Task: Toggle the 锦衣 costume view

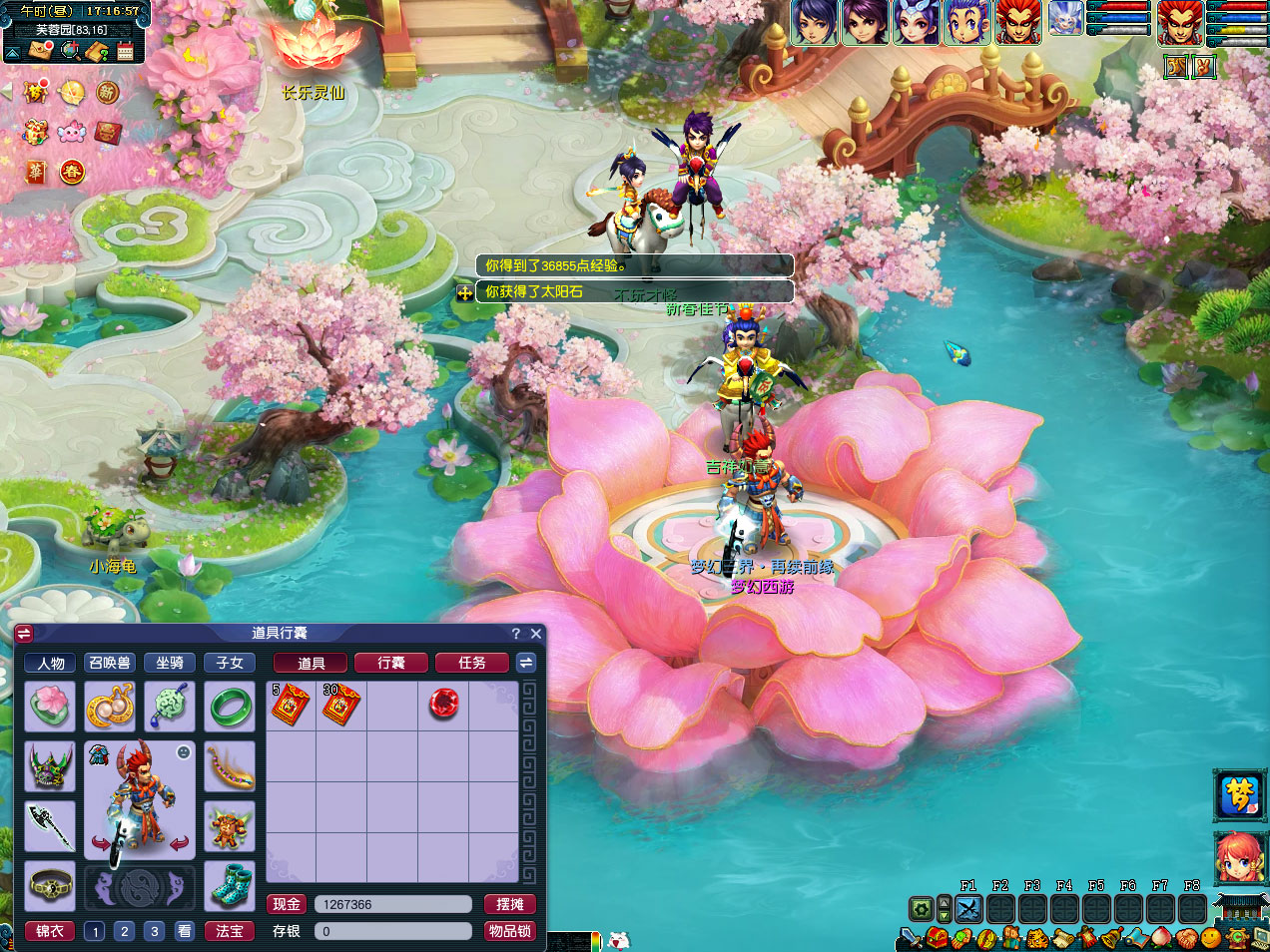Action: pos(50,931)
